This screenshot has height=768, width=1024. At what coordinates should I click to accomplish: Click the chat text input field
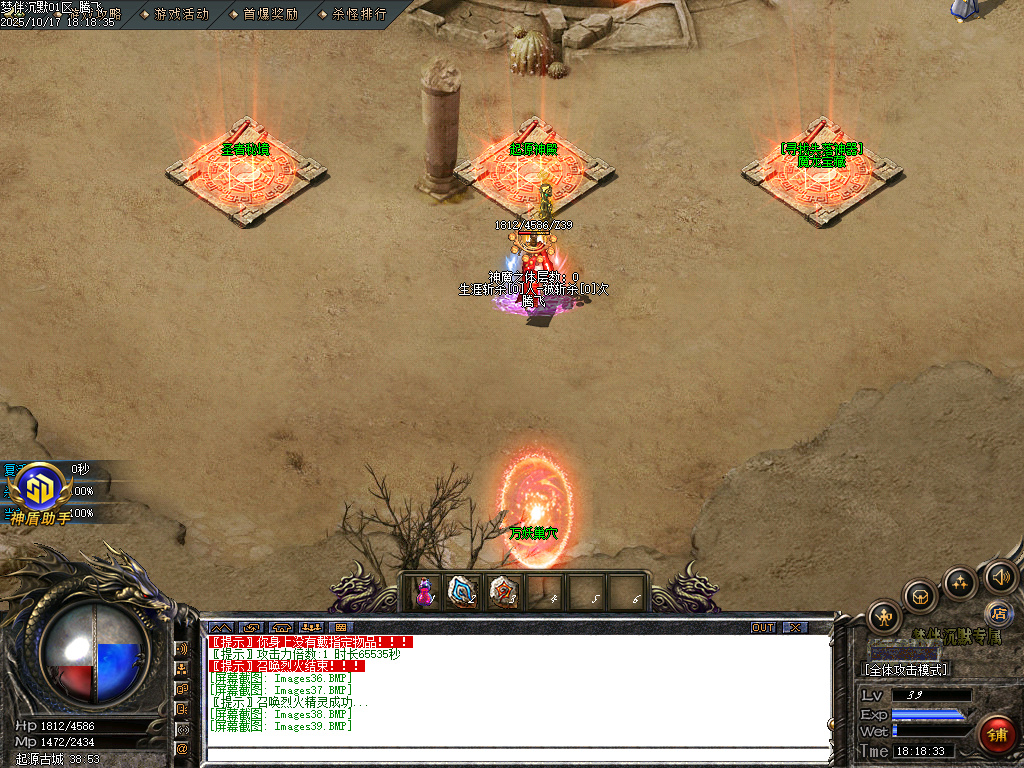point(518,755)
